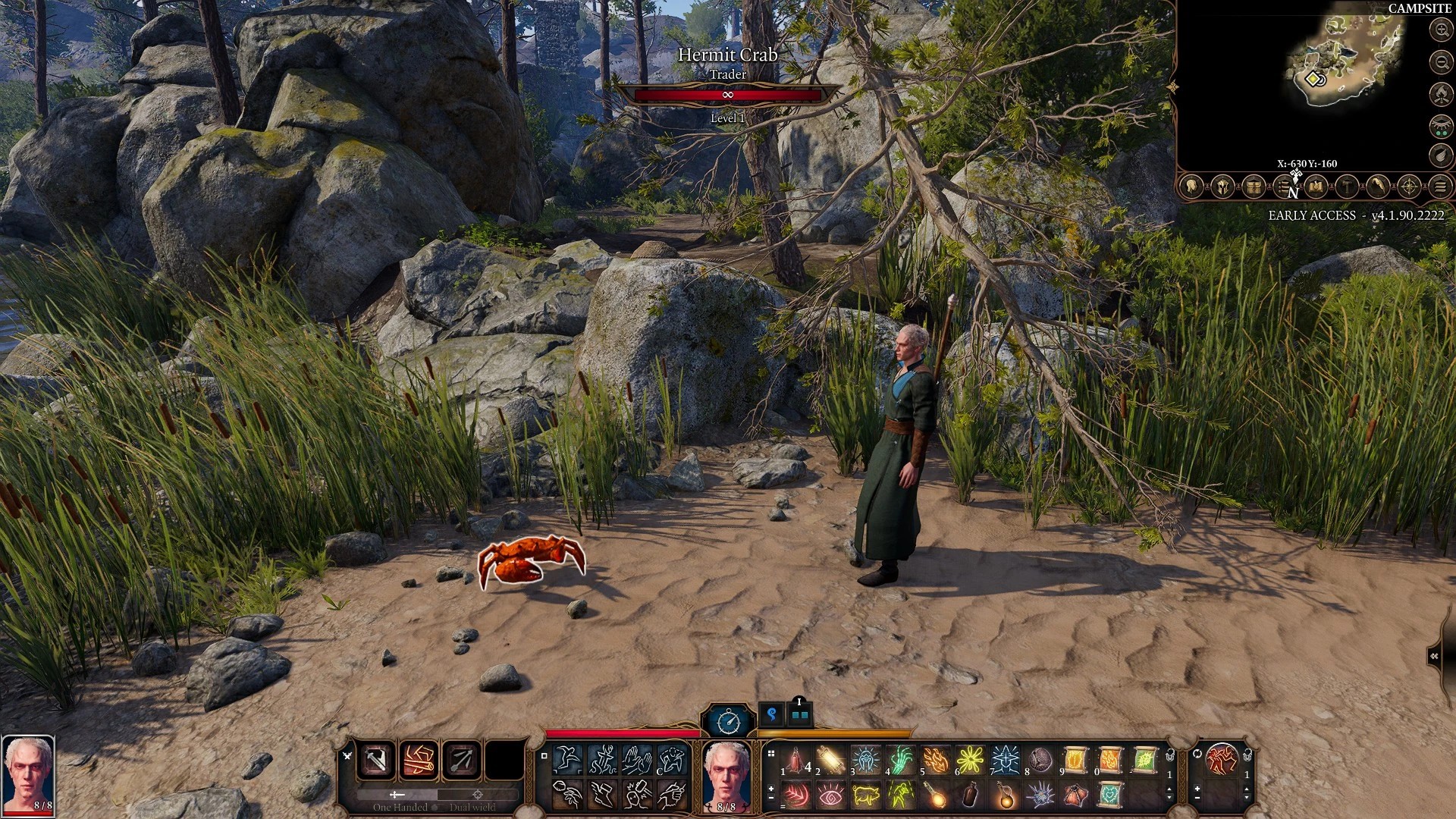The width and height of the screenshot is (1456, 819).
Task: Use the scroll item in hotbar slot 2
Action: (830, 759)
